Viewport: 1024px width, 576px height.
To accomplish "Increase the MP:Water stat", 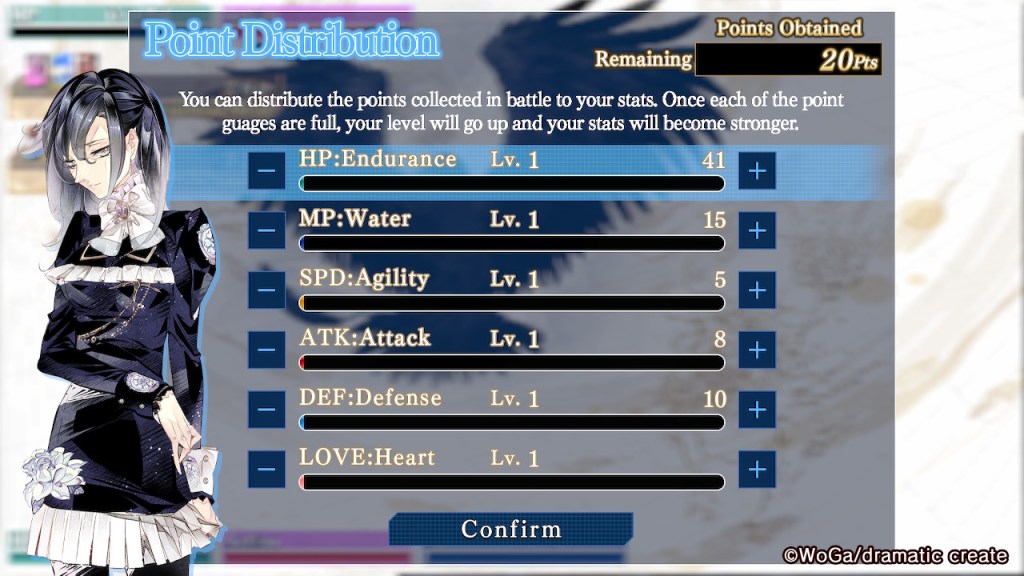I will pos(757,230).
